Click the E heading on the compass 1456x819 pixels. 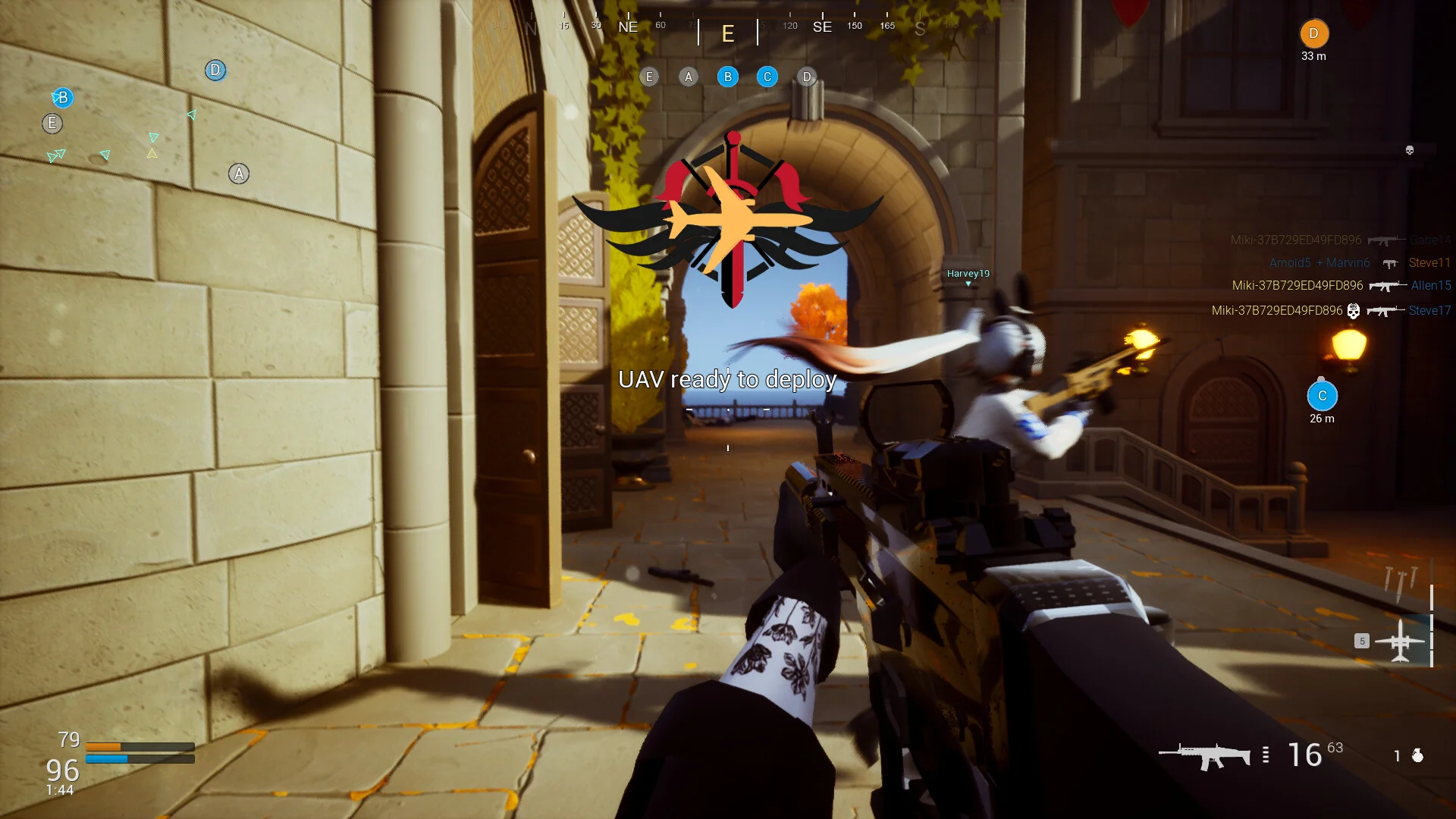[x=728, y=33]
